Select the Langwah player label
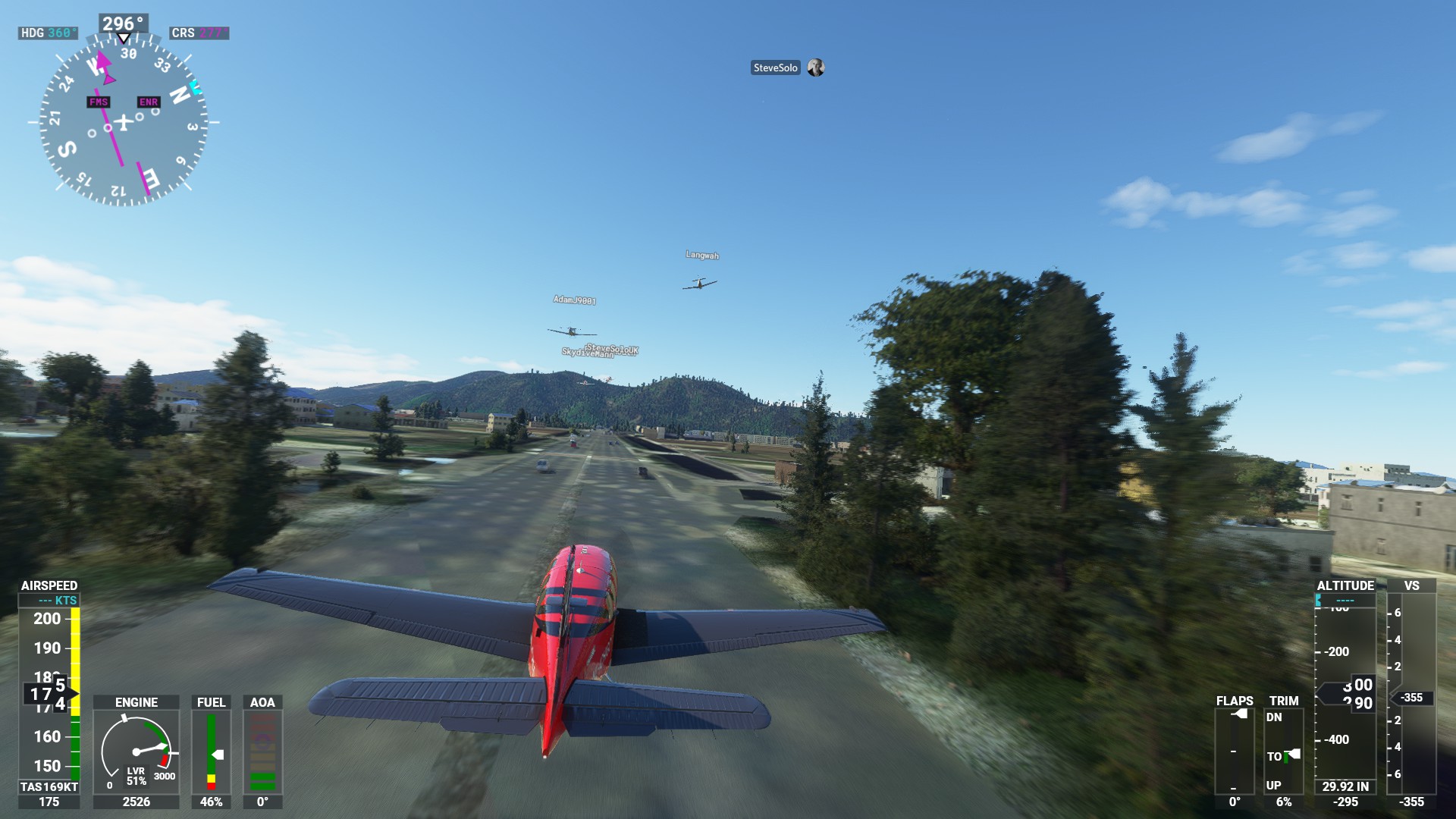This screenshot has width=1456, height=819. [702, 256]
